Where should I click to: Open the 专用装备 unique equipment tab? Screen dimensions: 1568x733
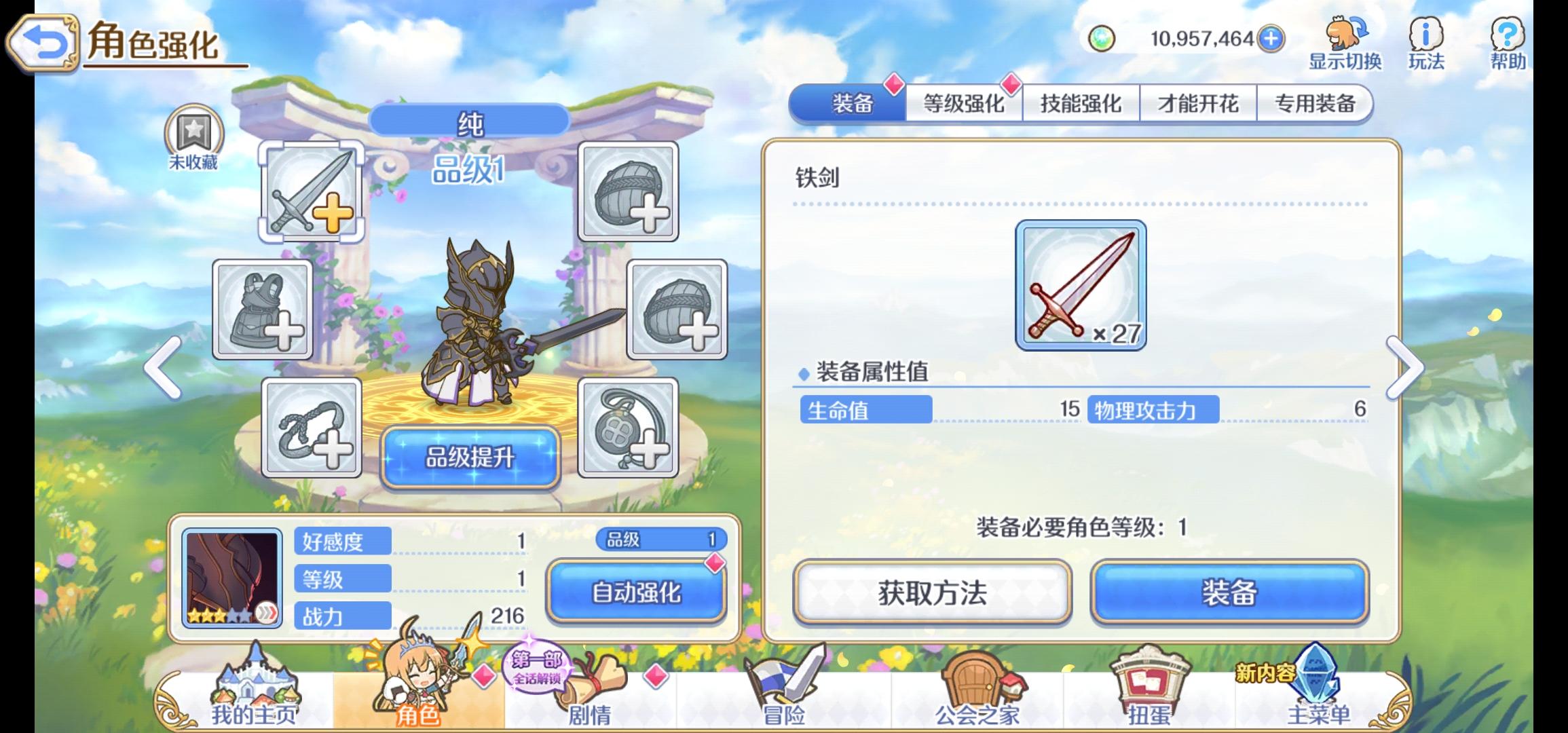1315,103
